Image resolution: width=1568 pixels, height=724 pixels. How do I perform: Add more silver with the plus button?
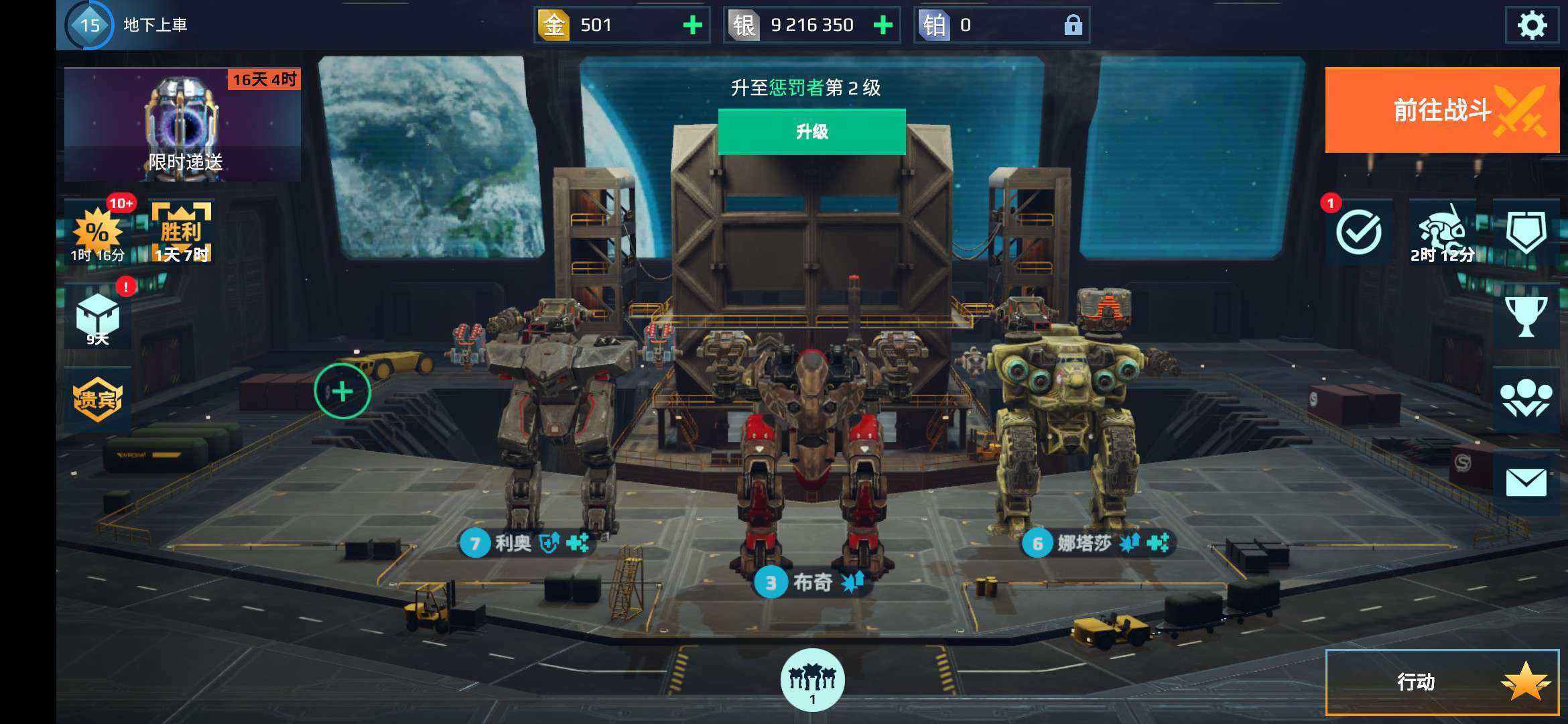pos(883,25)
